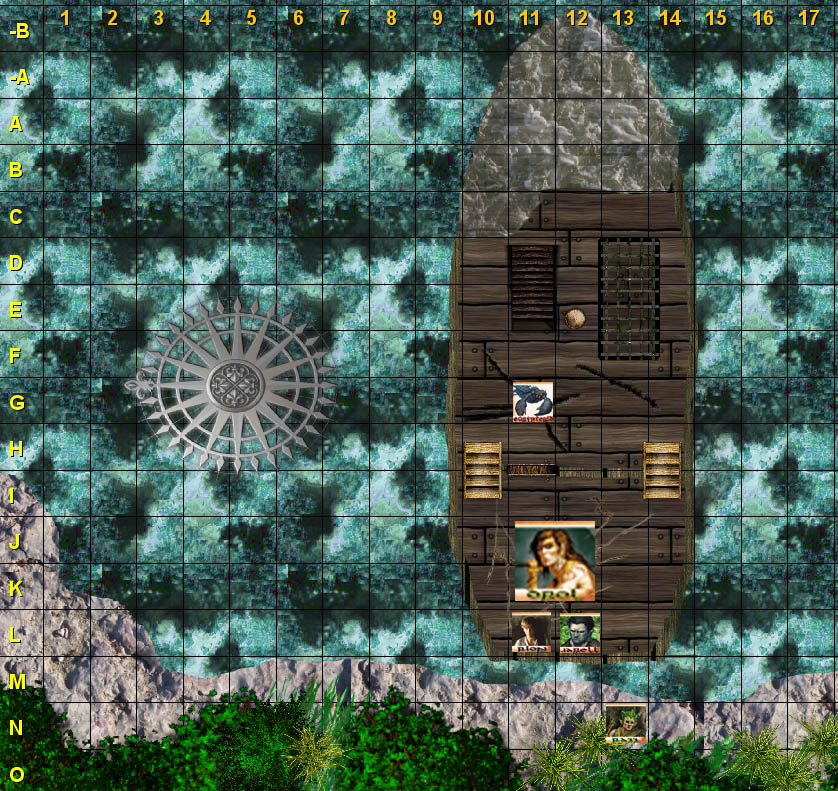Select the large long-haired warrior token
The height and width of the screenshot is (791, 838).
click(x=555, y=561)
